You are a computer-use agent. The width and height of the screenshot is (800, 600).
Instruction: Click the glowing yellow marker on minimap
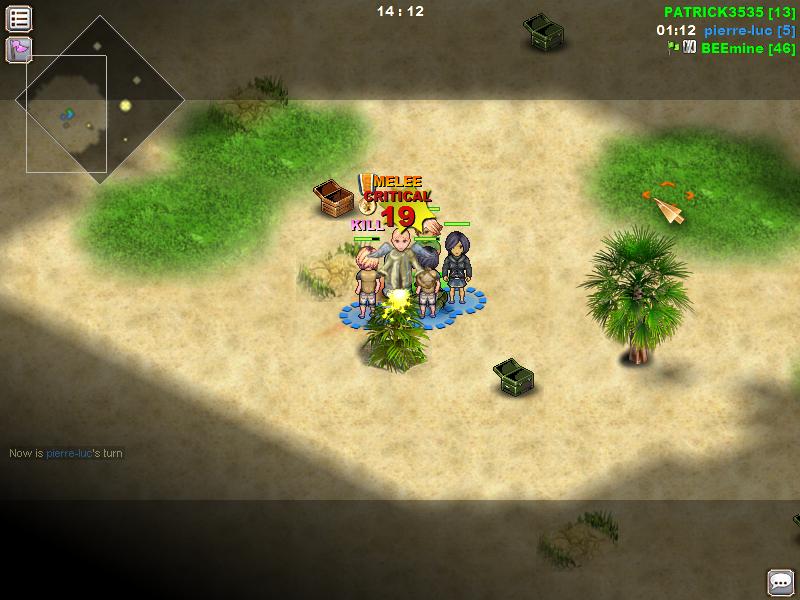point(126,105)
